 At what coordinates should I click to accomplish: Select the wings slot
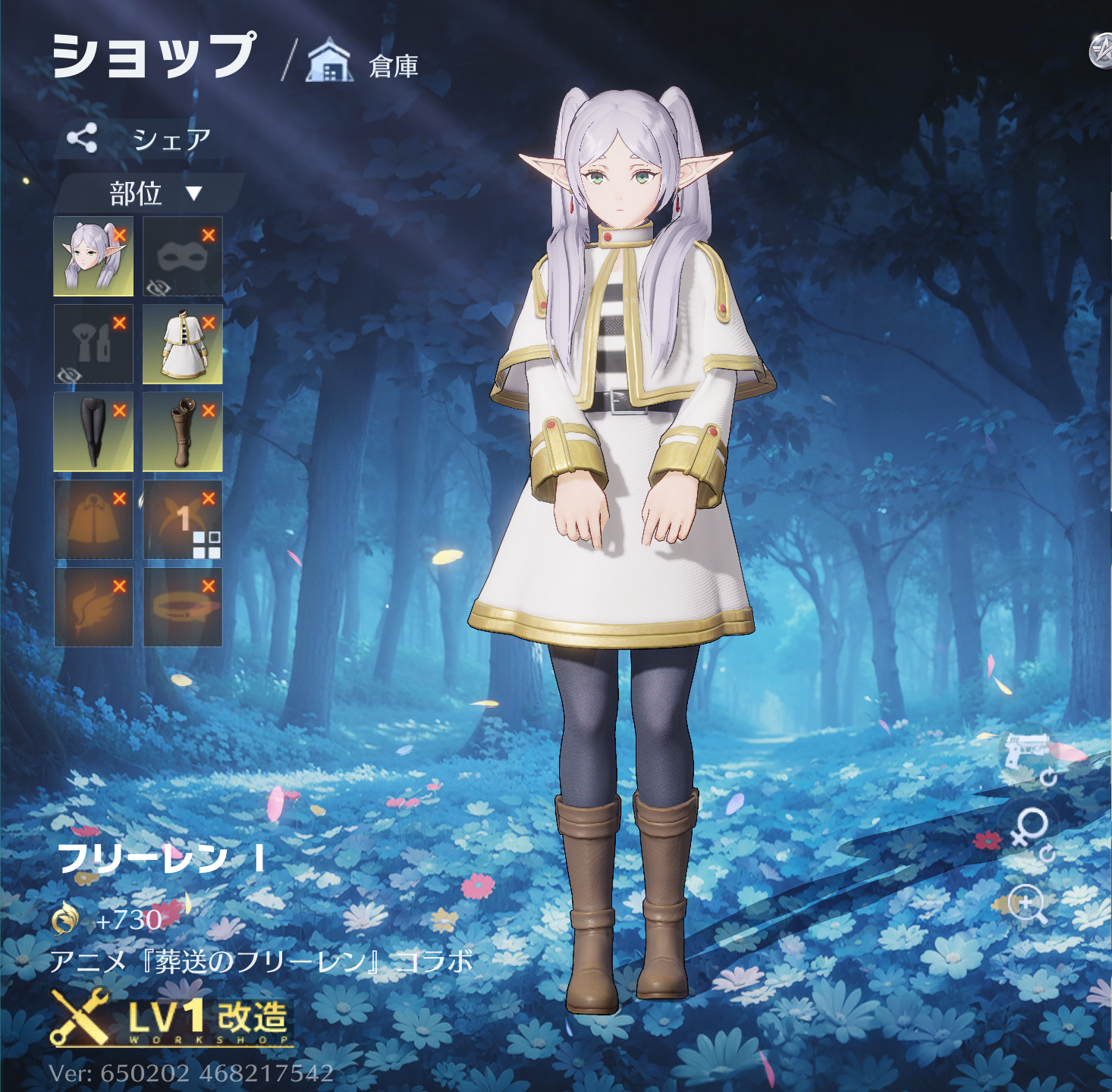(93, 607)
